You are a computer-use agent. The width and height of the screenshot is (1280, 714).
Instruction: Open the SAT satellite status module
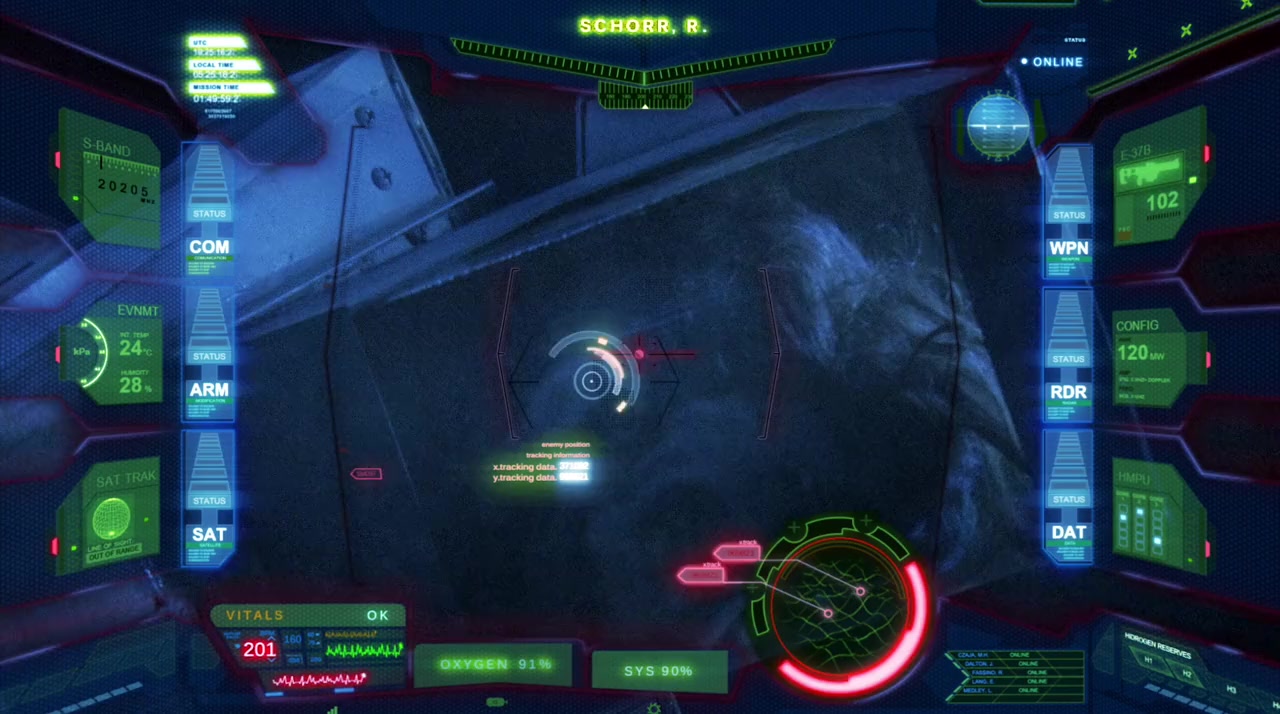(x=209, y=534)
